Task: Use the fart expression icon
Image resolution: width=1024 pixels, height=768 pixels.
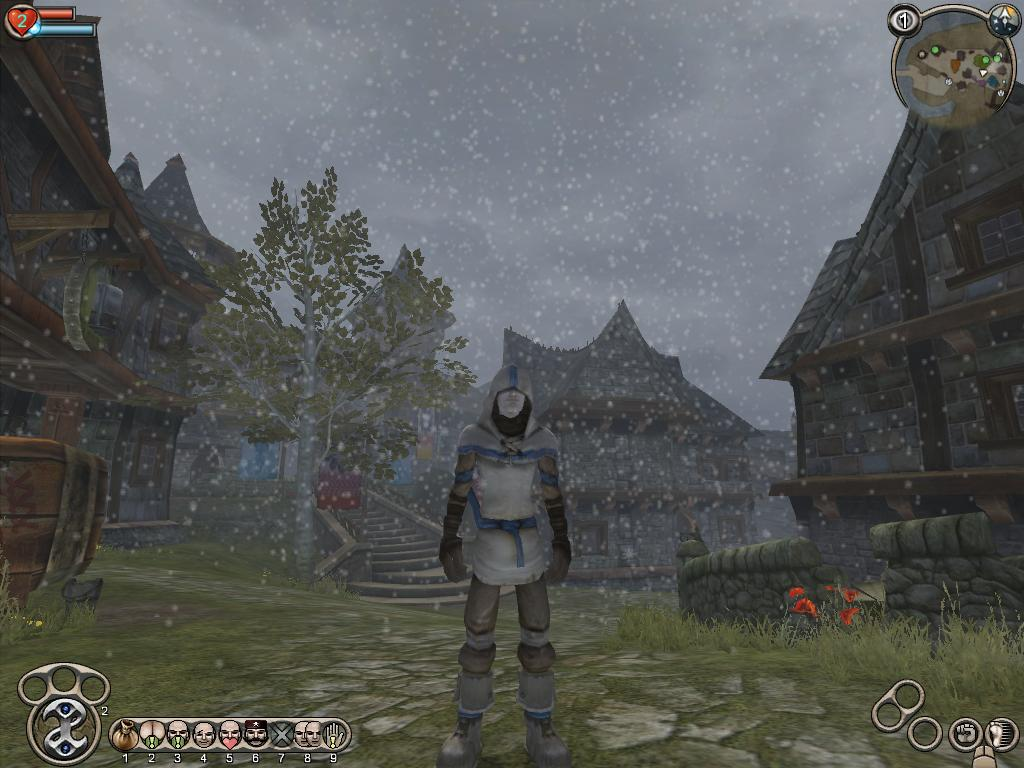Action: pyautogui.click(x=152, y=735)
